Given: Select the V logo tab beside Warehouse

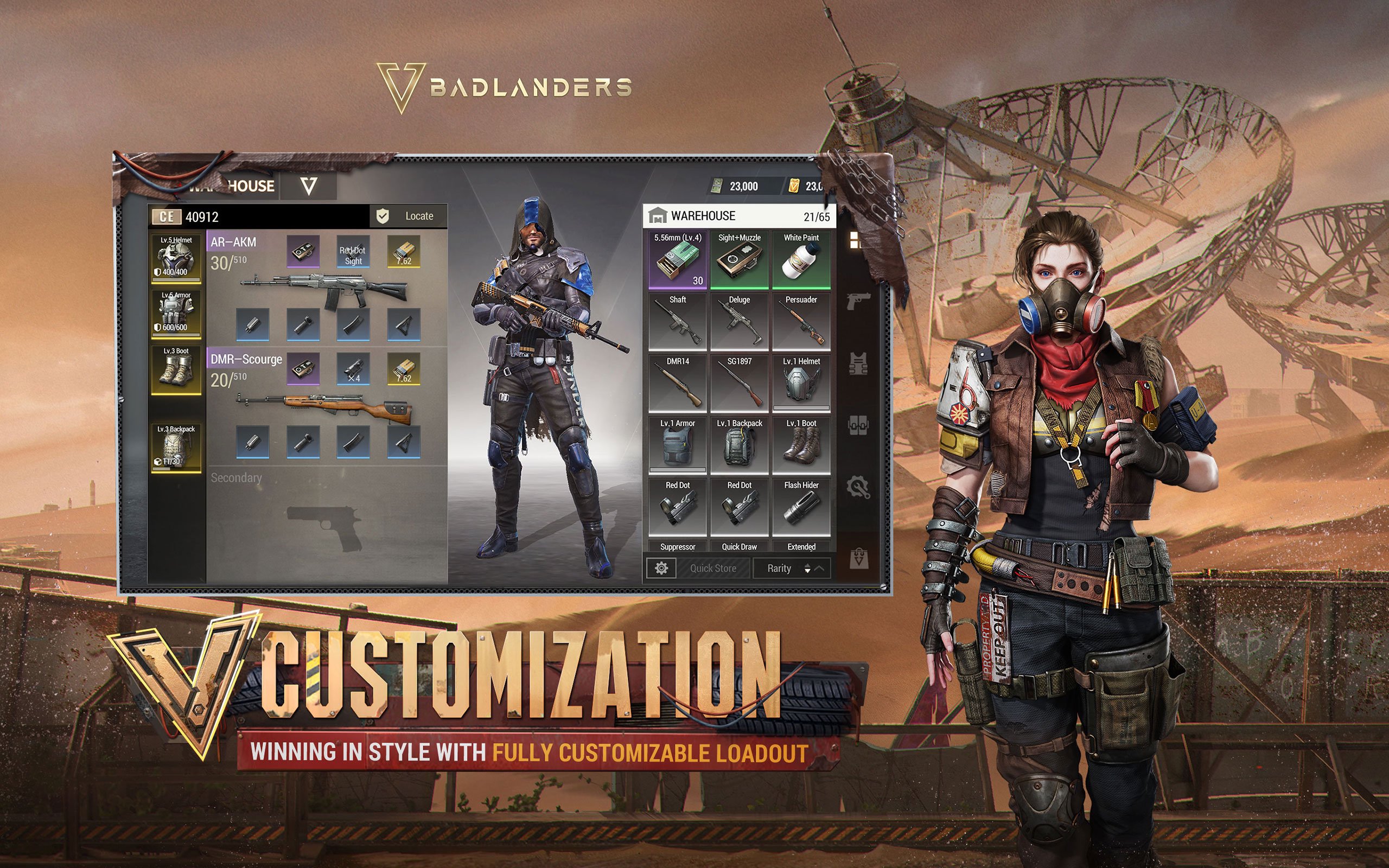Looking at the screenshot, I should tap(308, 186).
